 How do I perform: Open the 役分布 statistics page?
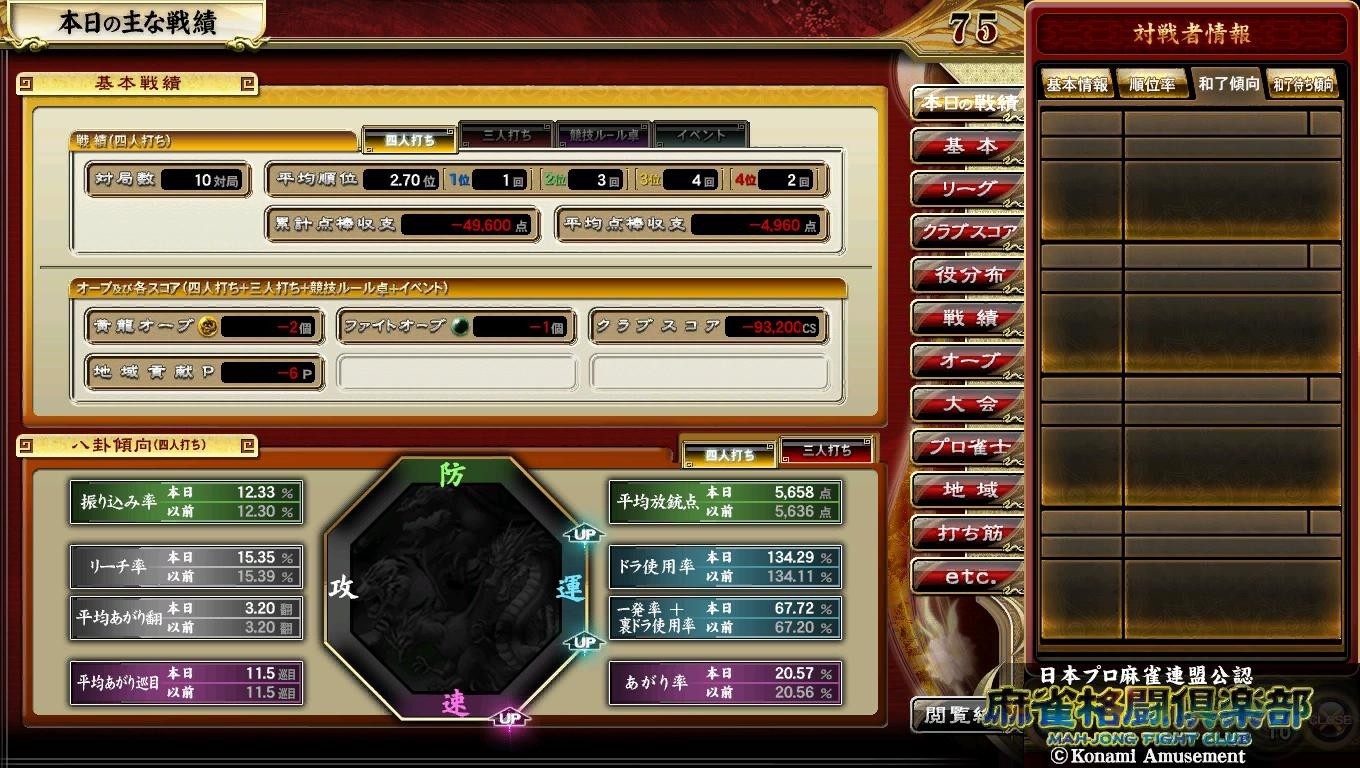click(x=968, y=275)
